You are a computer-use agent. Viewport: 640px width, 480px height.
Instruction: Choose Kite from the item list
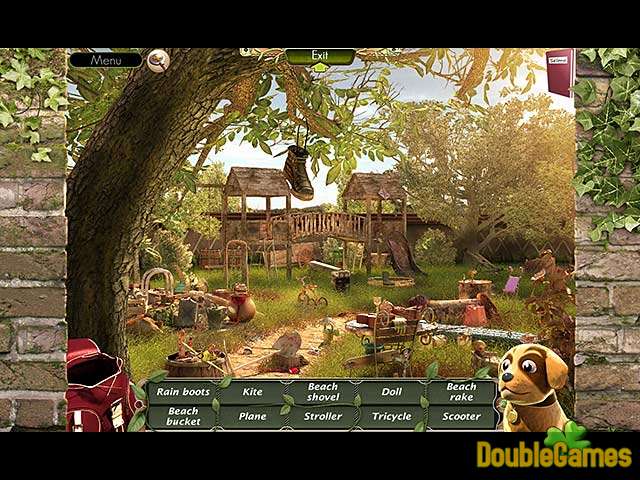coord(253,392)
